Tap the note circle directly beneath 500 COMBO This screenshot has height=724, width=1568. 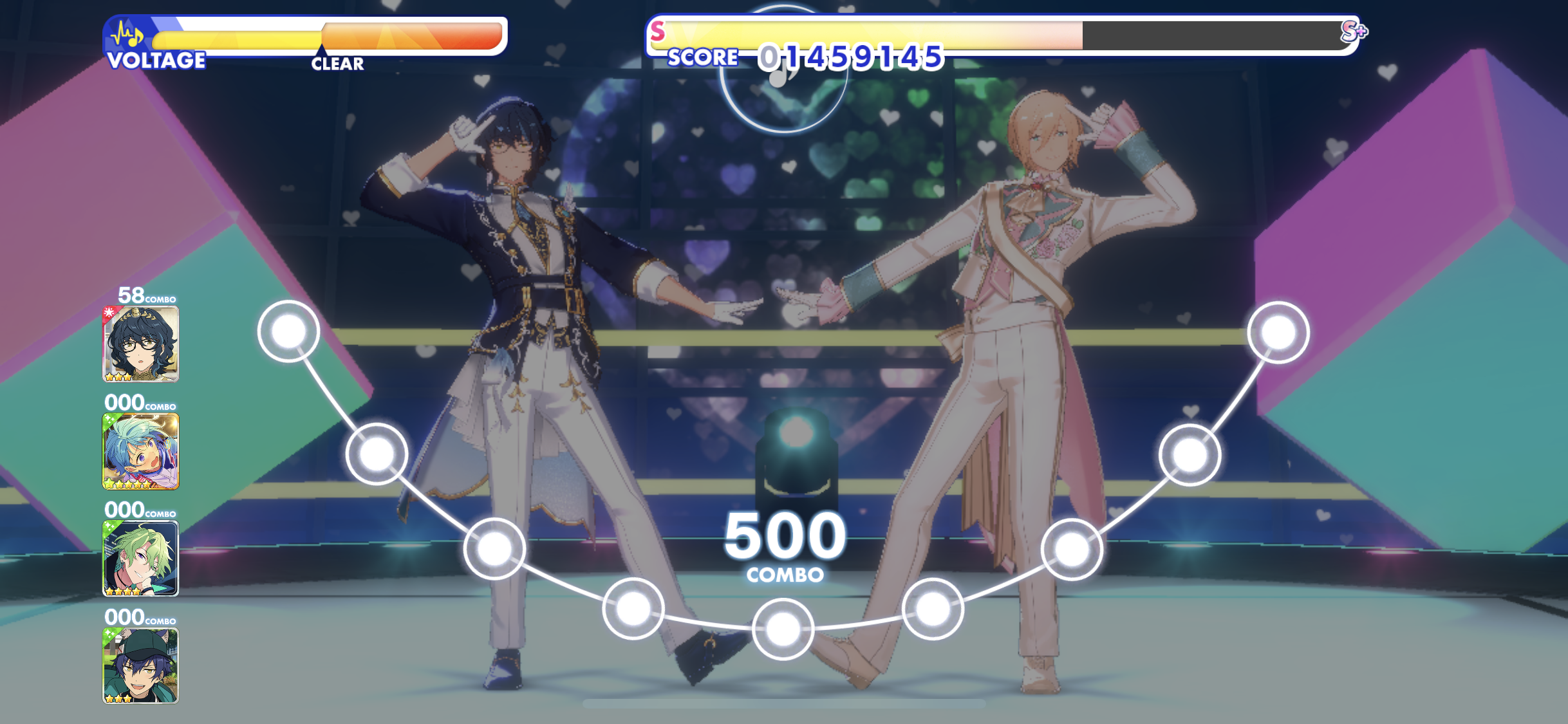pos(783,629)
